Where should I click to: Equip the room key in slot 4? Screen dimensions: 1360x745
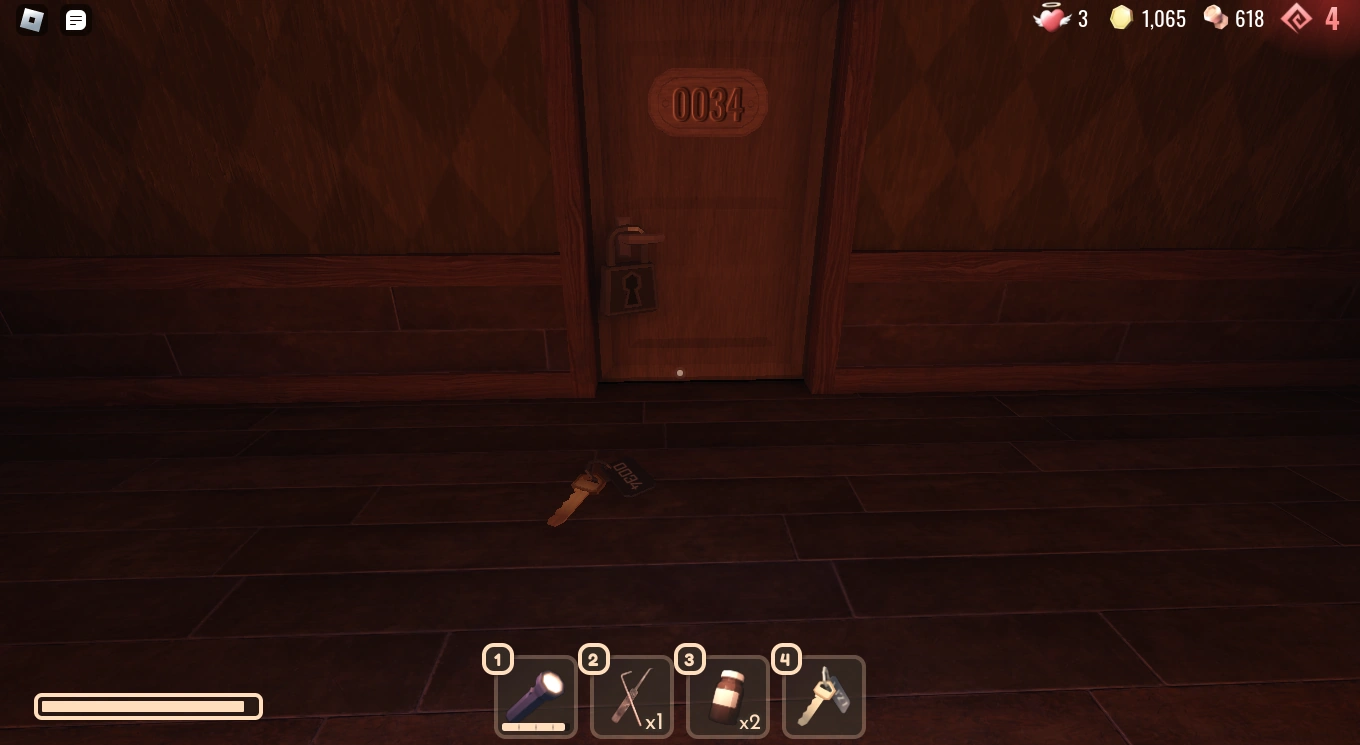pyautogui.click(x=823, y=695)
